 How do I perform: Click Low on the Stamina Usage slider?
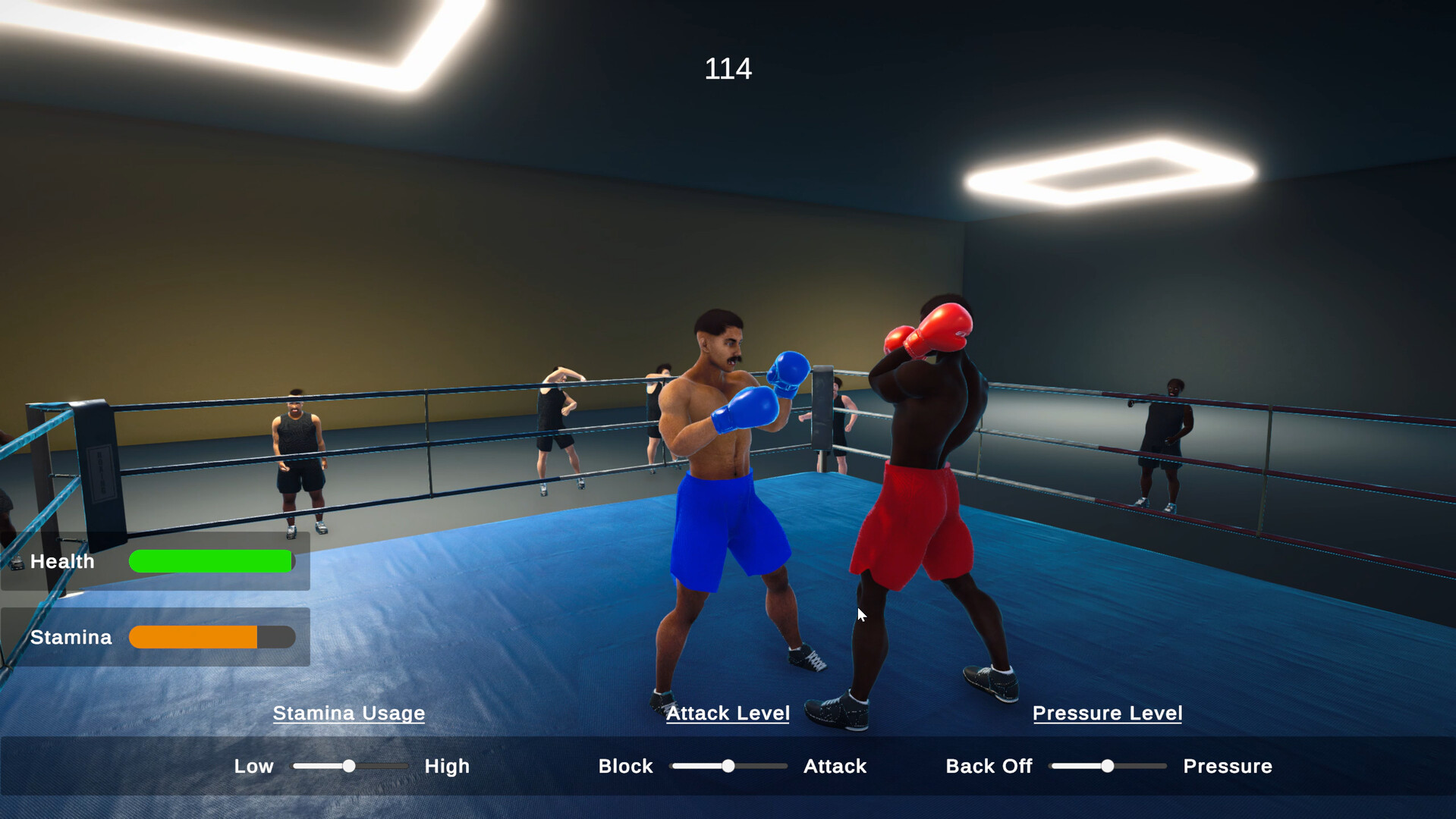pyautogui.click(x=253, y=766)
